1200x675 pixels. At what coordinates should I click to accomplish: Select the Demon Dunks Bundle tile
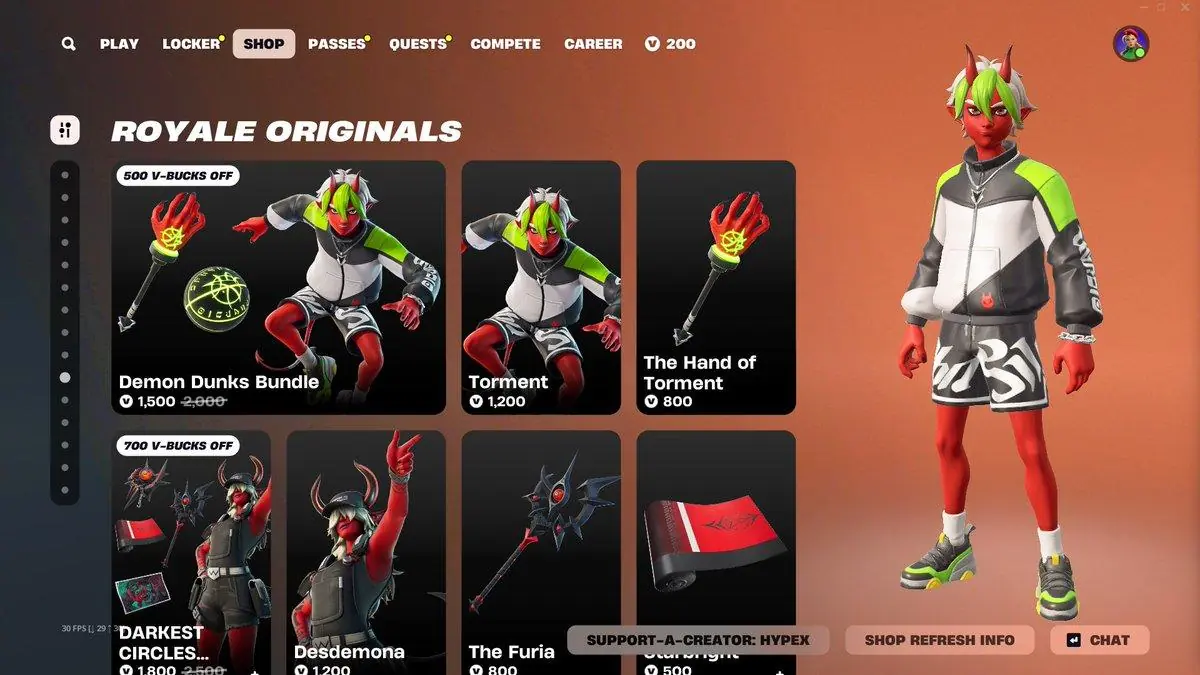(x=278, y=287)
